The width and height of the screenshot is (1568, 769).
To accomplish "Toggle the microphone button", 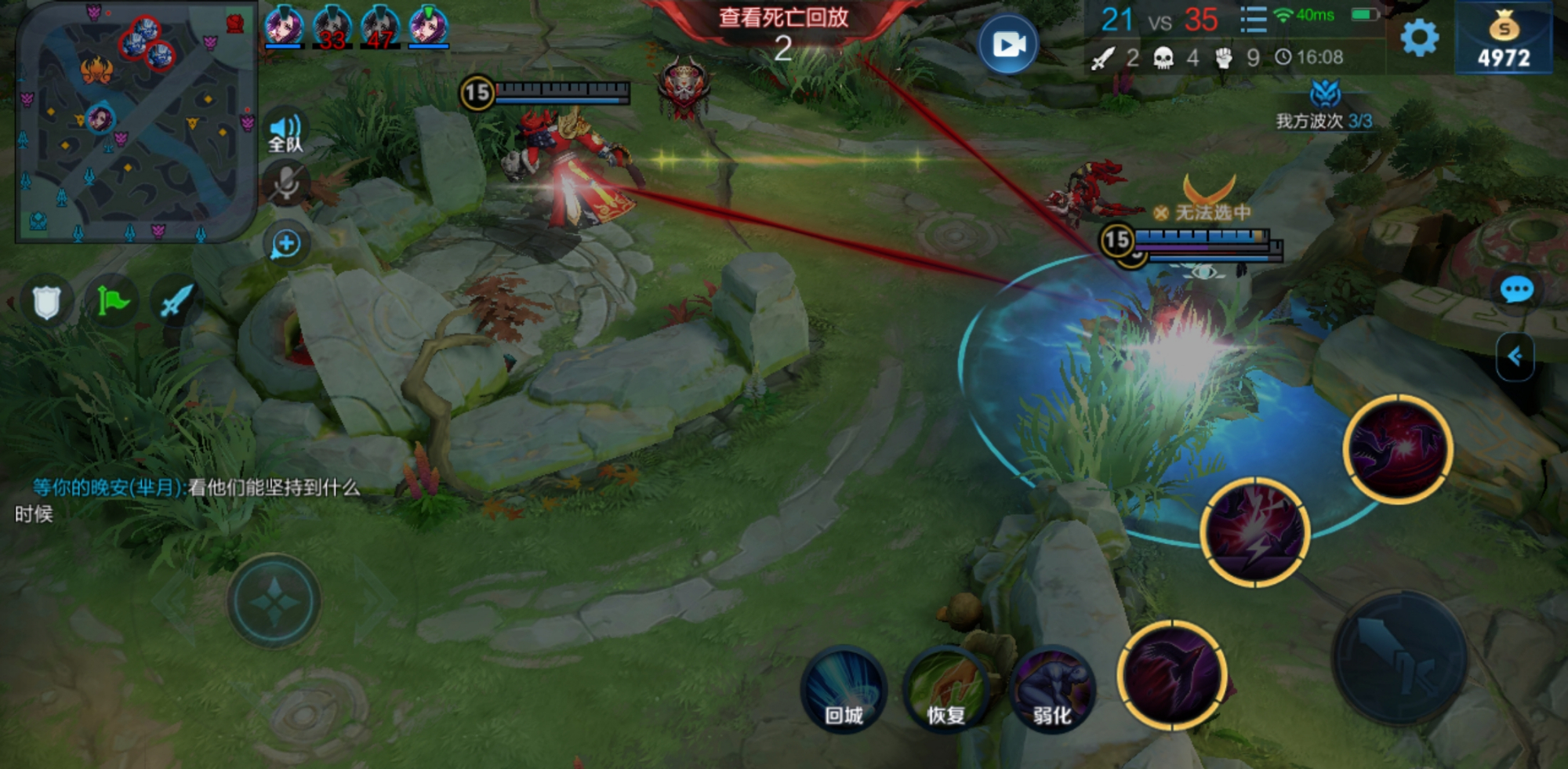I will point(285,184).
